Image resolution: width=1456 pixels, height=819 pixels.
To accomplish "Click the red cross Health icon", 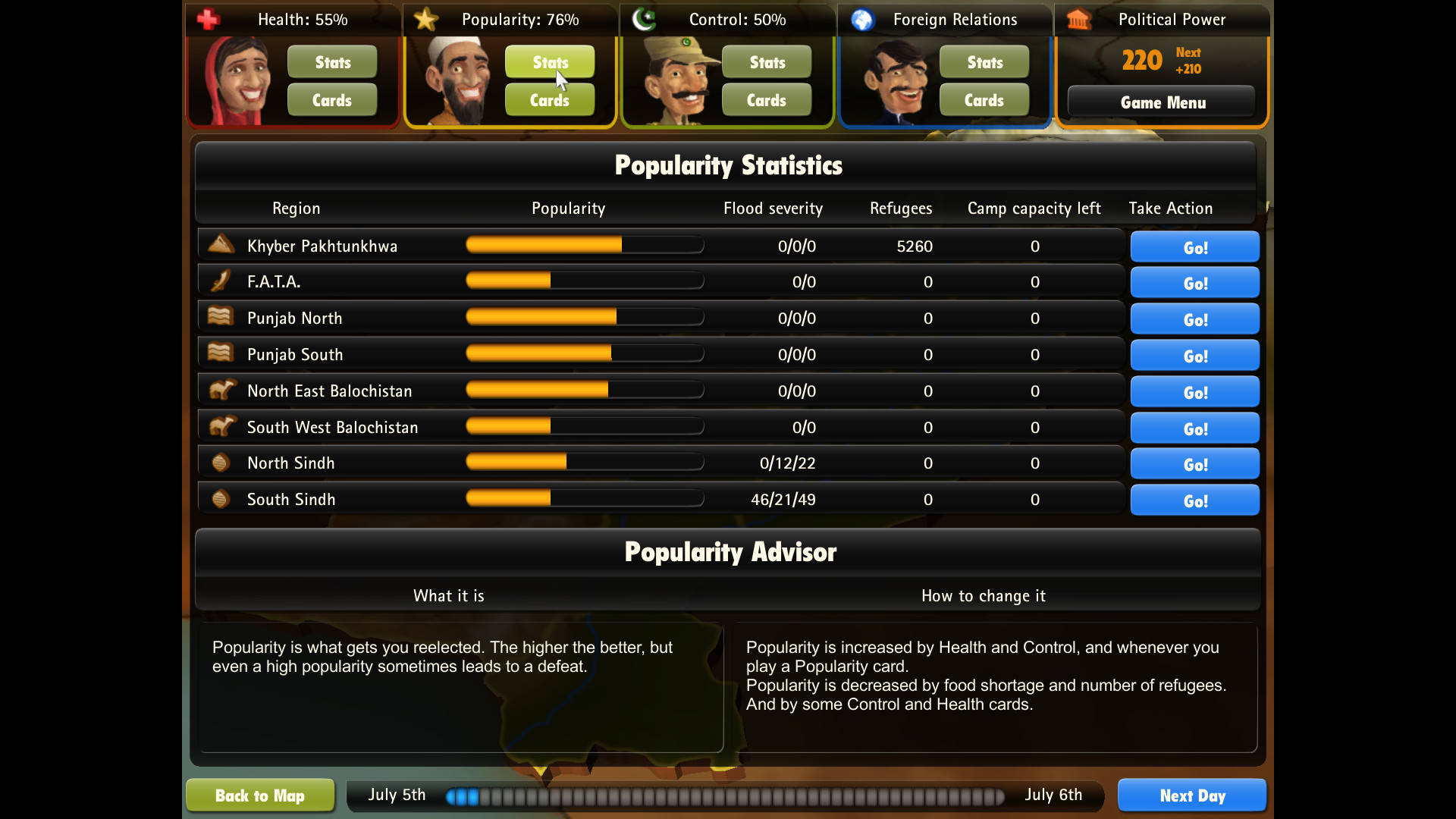I will point(207,19).
